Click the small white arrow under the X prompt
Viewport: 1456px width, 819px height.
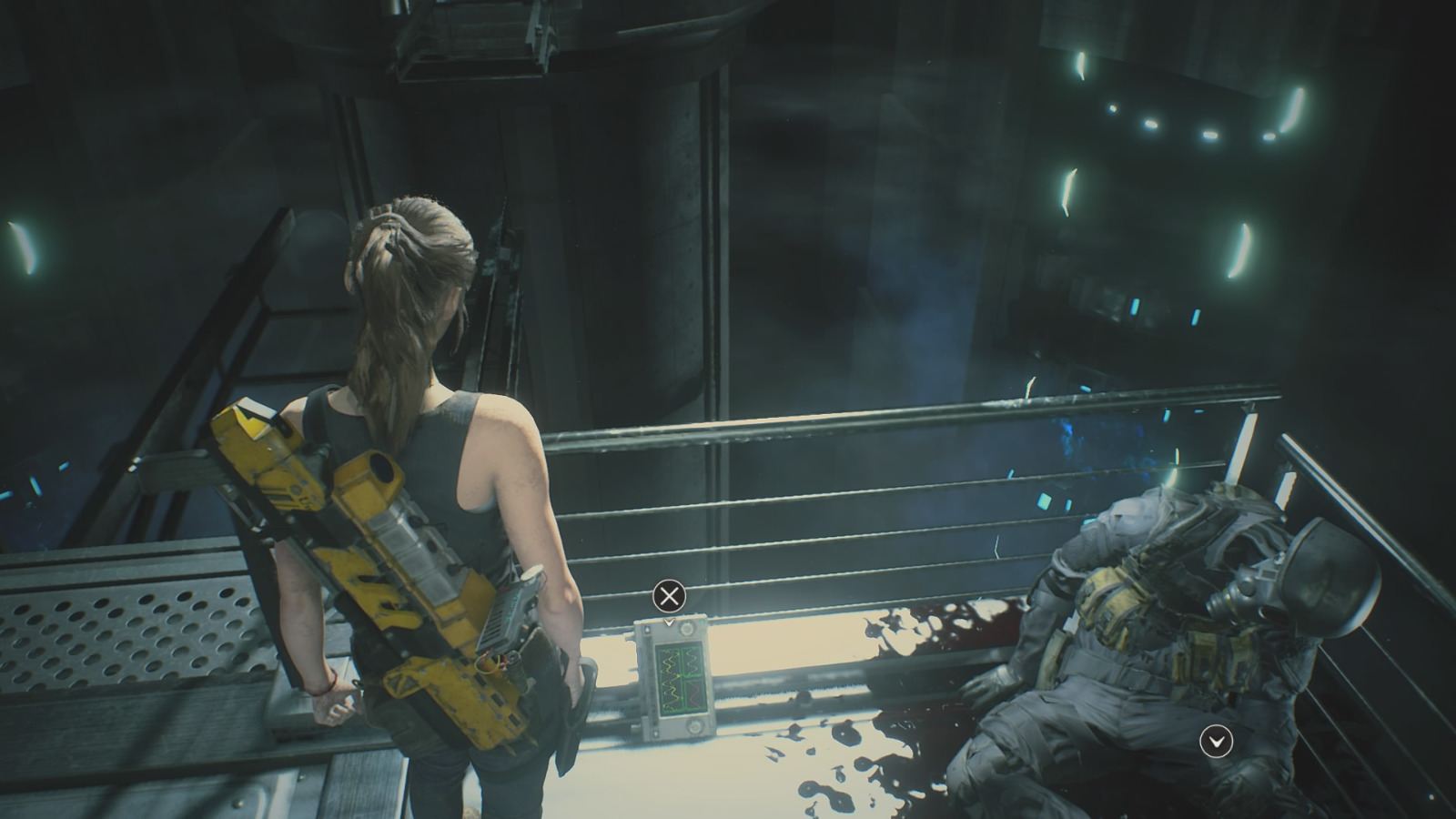pos(670,623)
